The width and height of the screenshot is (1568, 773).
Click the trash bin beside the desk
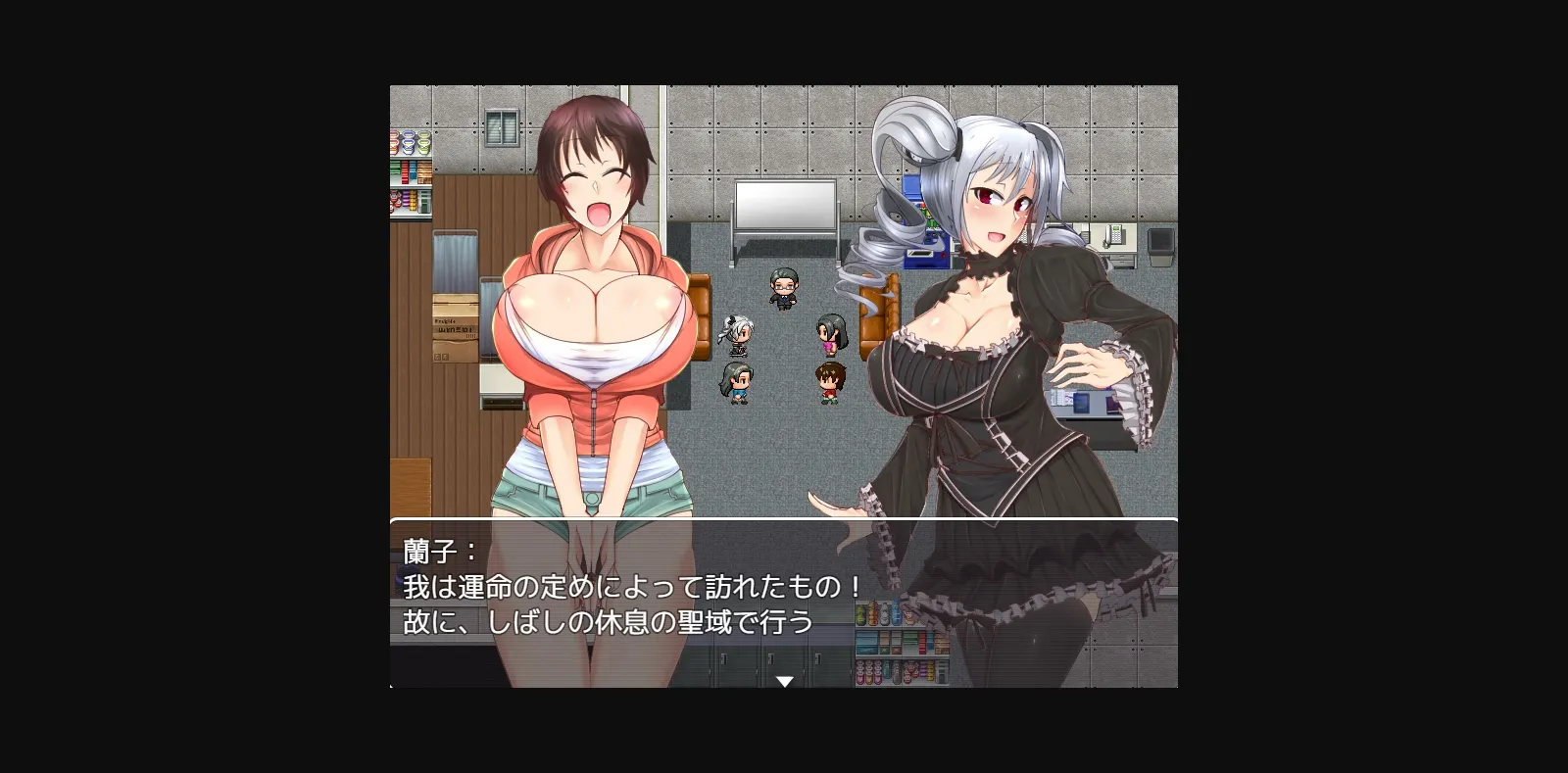click(1160, 247)
